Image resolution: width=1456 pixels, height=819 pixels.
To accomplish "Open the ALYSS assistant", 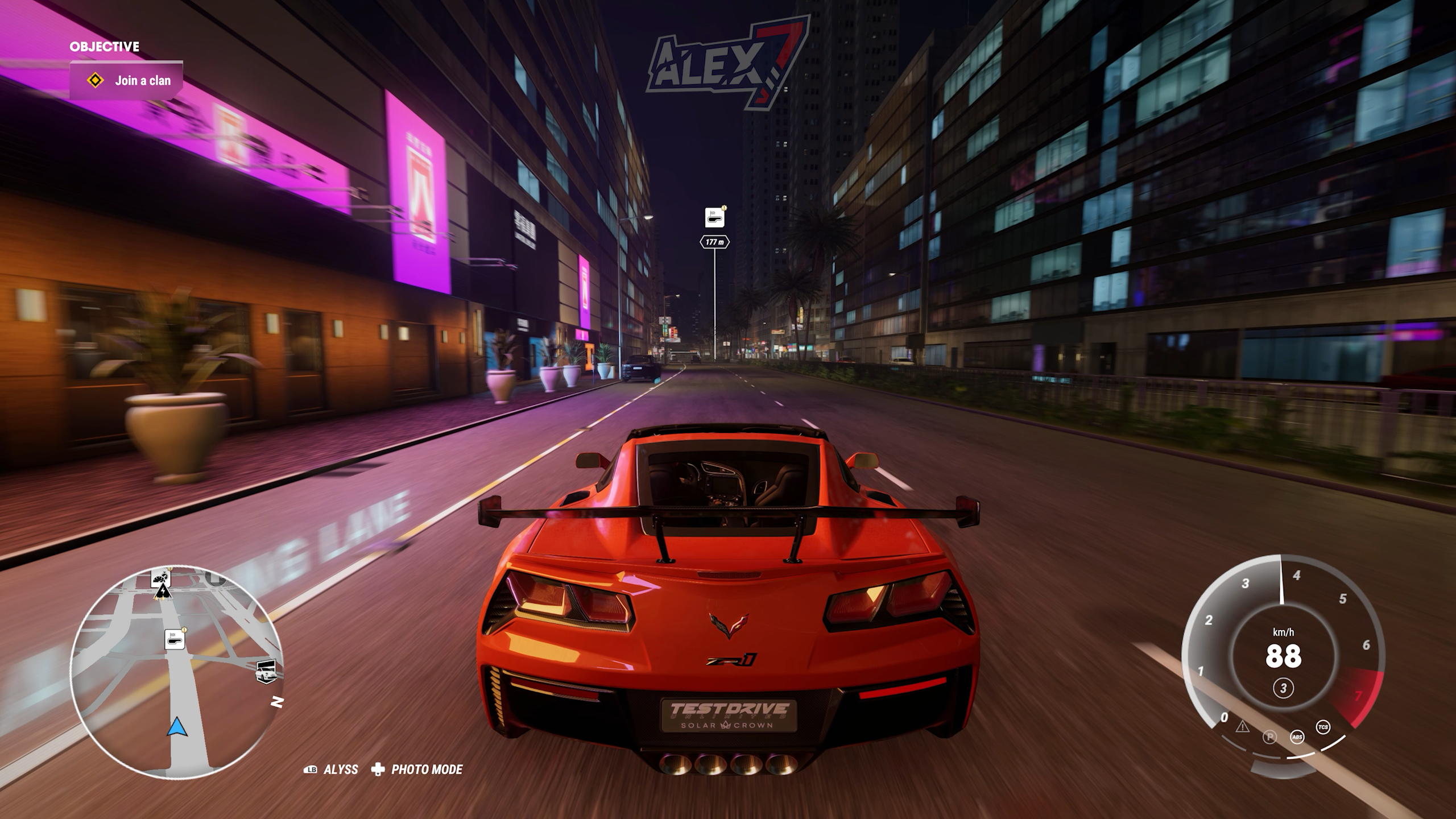I will pos(331,770).
